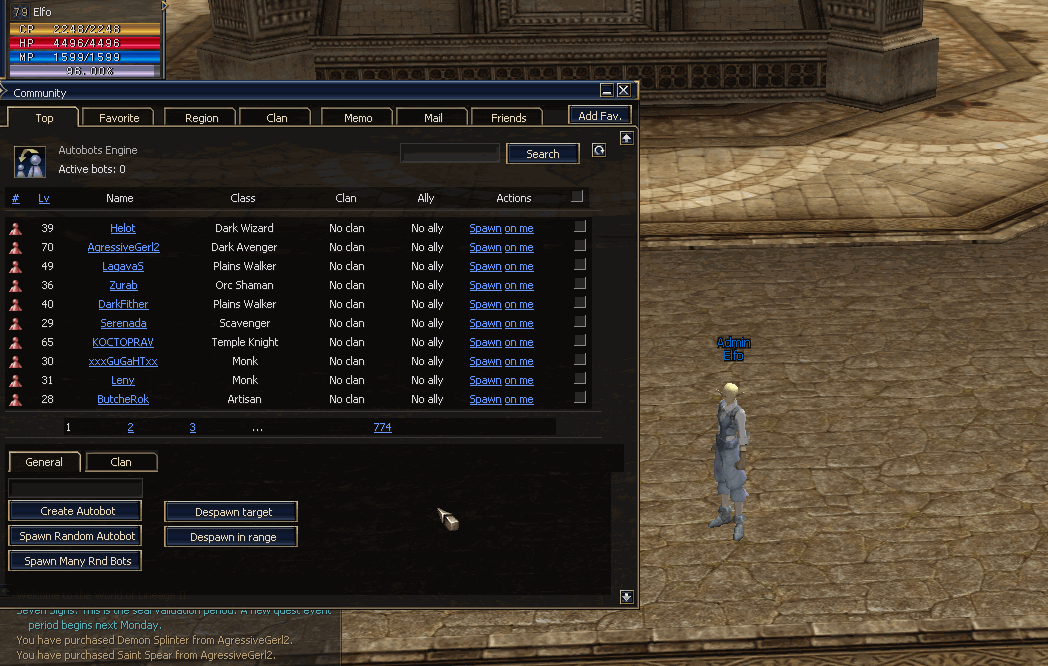Switch to the Friends tab
1048x666 pixels.
508,118
